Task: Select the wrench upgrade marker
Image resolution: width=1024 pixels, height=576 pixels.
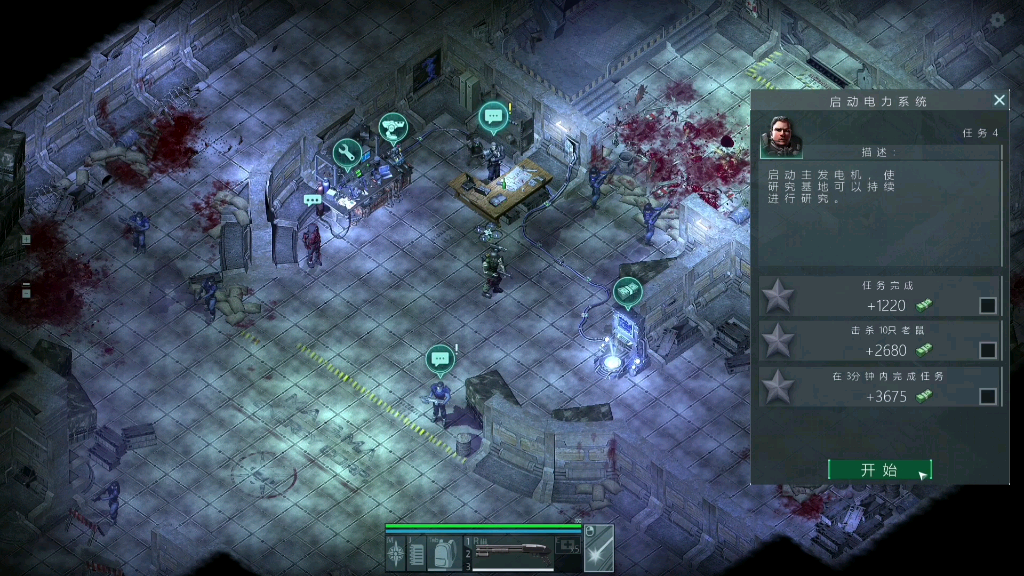Action: click(x=347, y=152)
